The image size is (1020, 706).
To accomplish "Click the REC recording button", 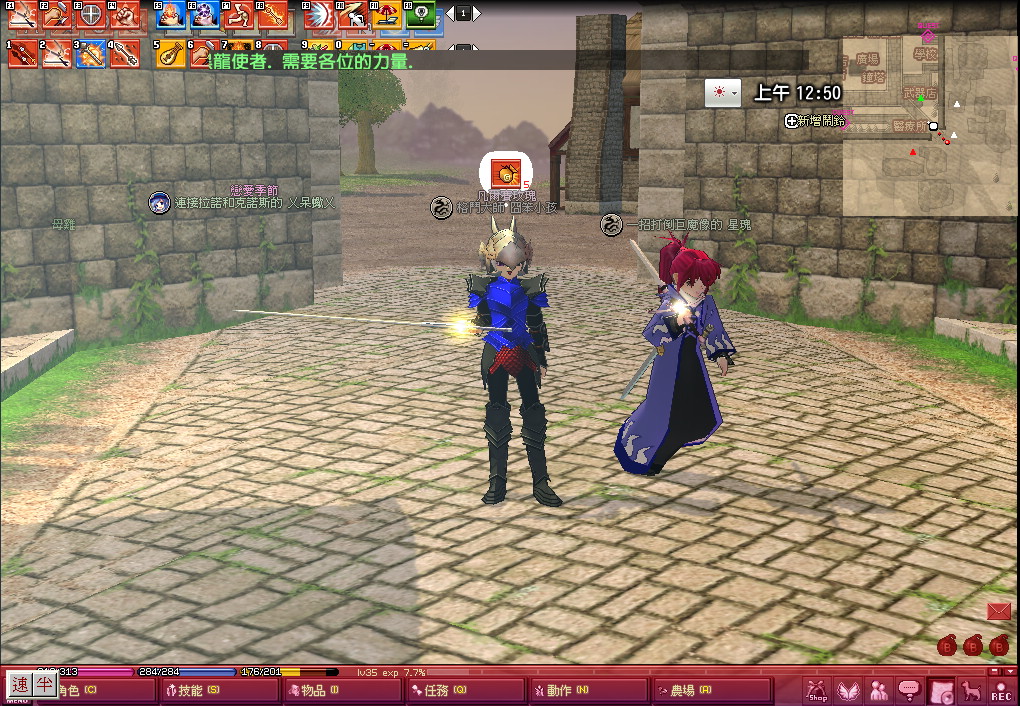I will (x=1000, y=690).
